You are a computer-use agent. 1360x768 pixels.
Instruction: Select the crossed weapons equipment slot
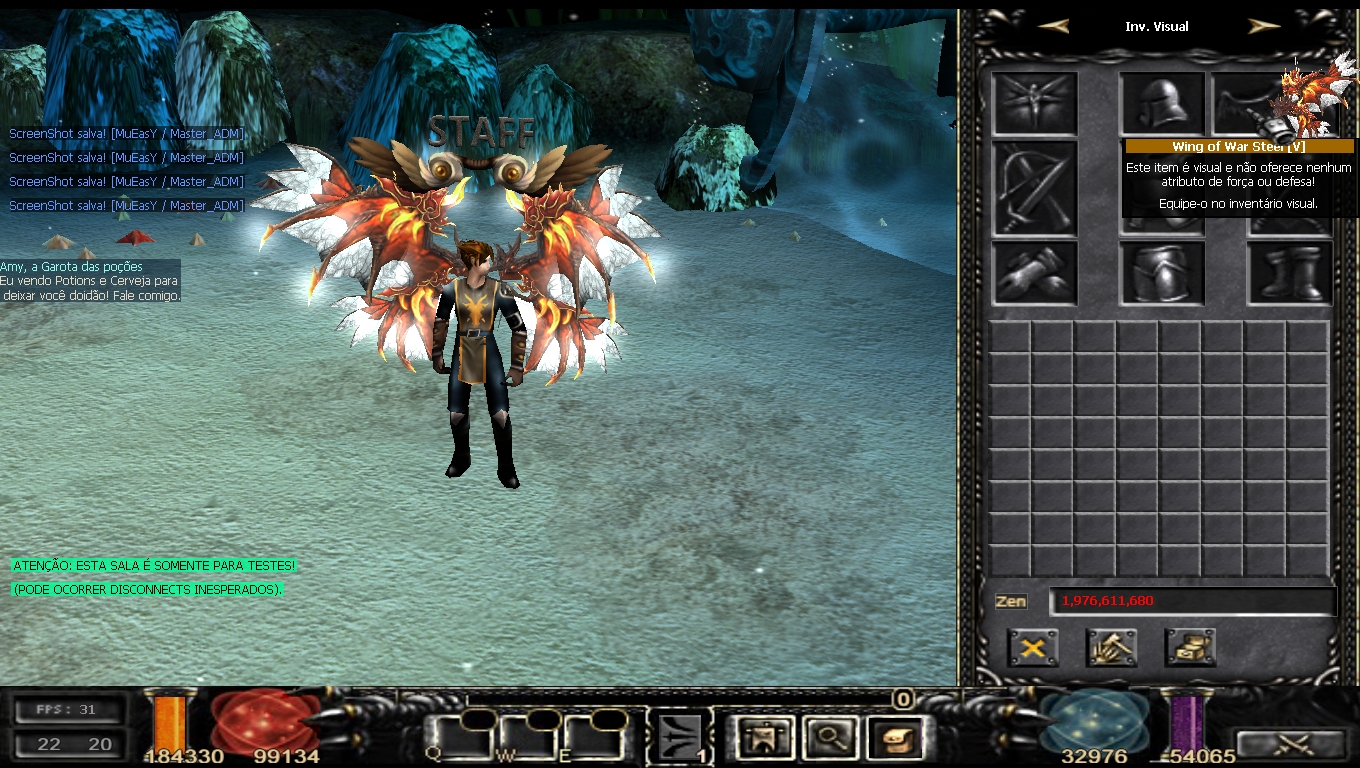point(1034,188)
